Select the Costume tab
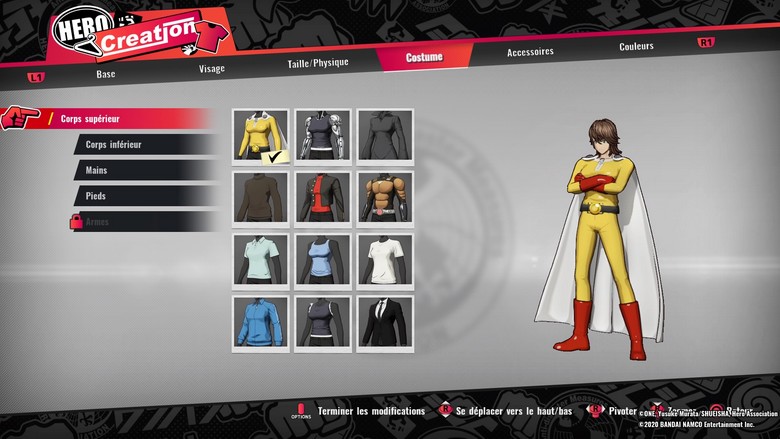This screenshot has height=439, width=780. [424, 57]
